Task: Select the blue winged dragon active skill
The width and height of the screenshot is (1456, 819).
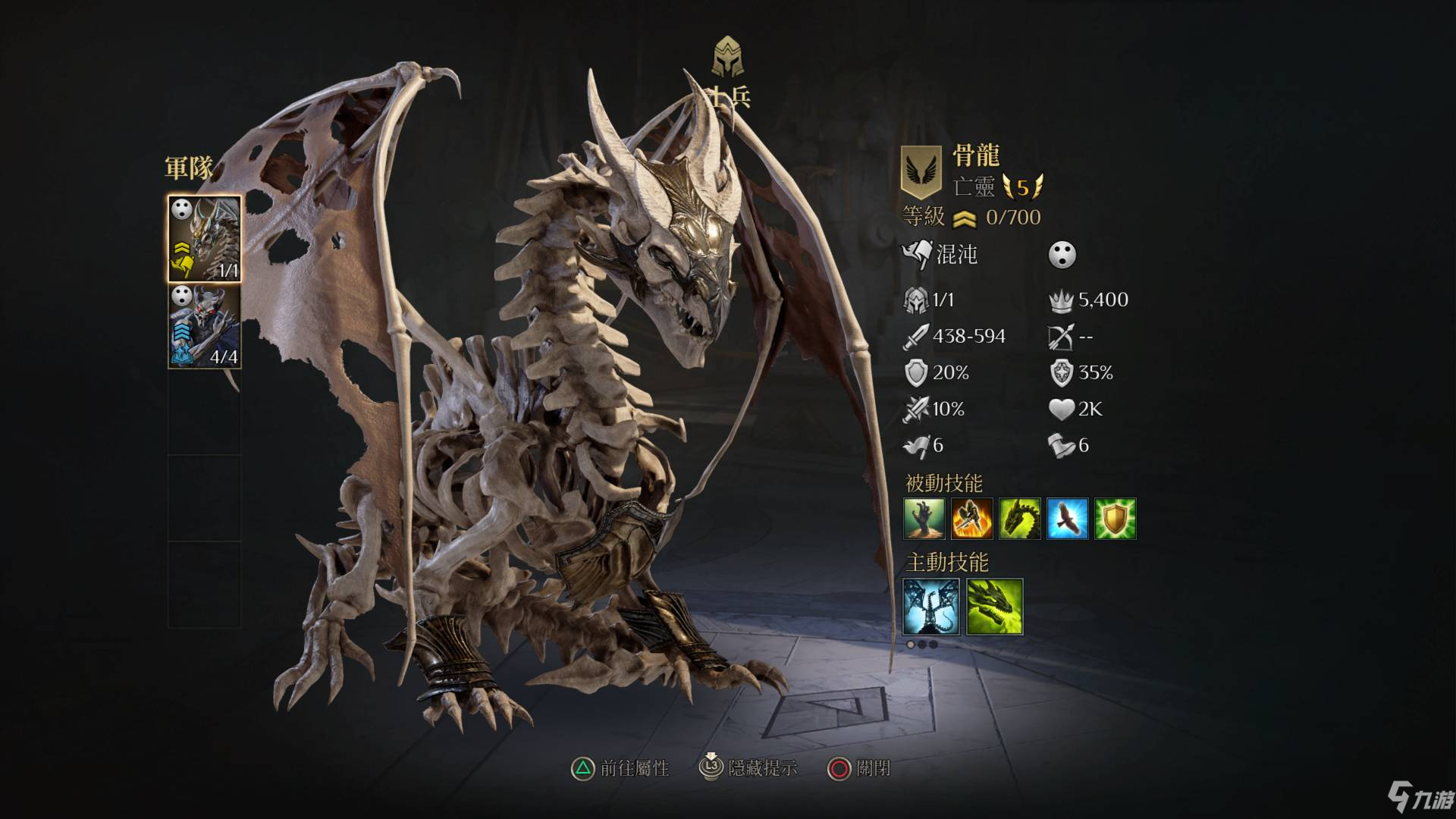Action: click(x=931, y=607)
